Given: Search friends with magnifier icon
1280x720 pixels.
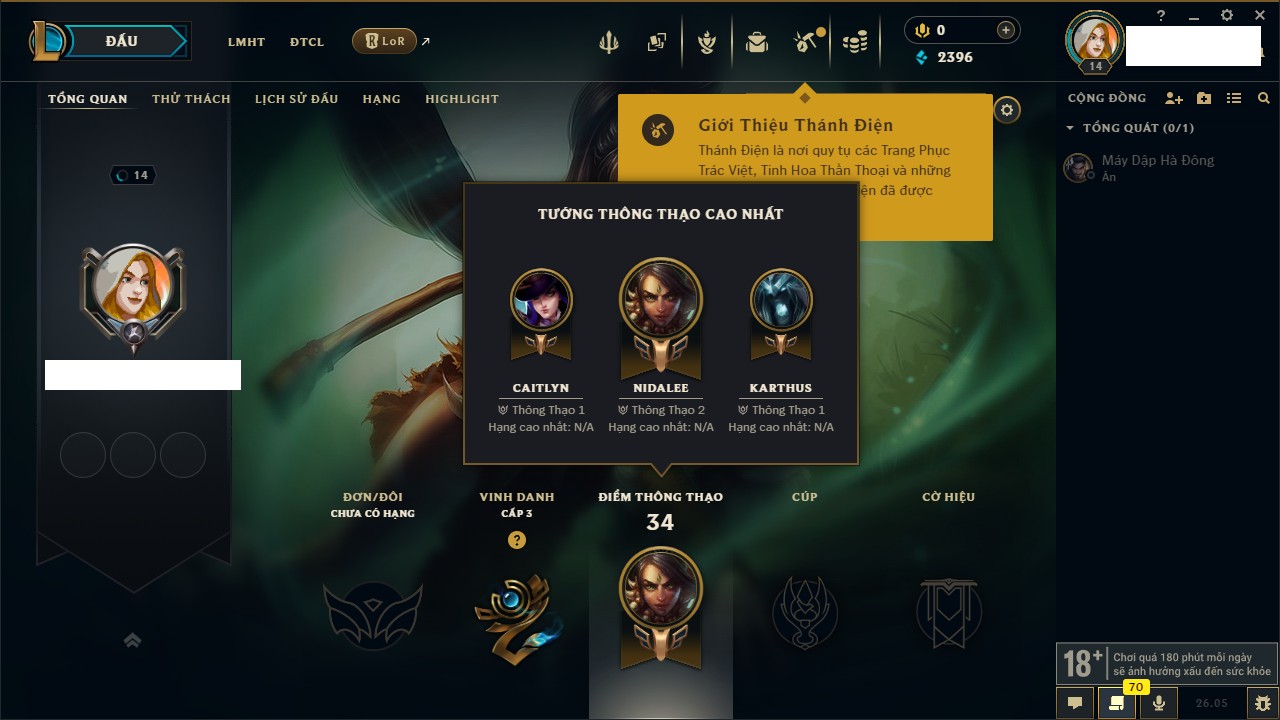Looking at the screenshot, I should pyautogui.click(x=1264, y=98).
